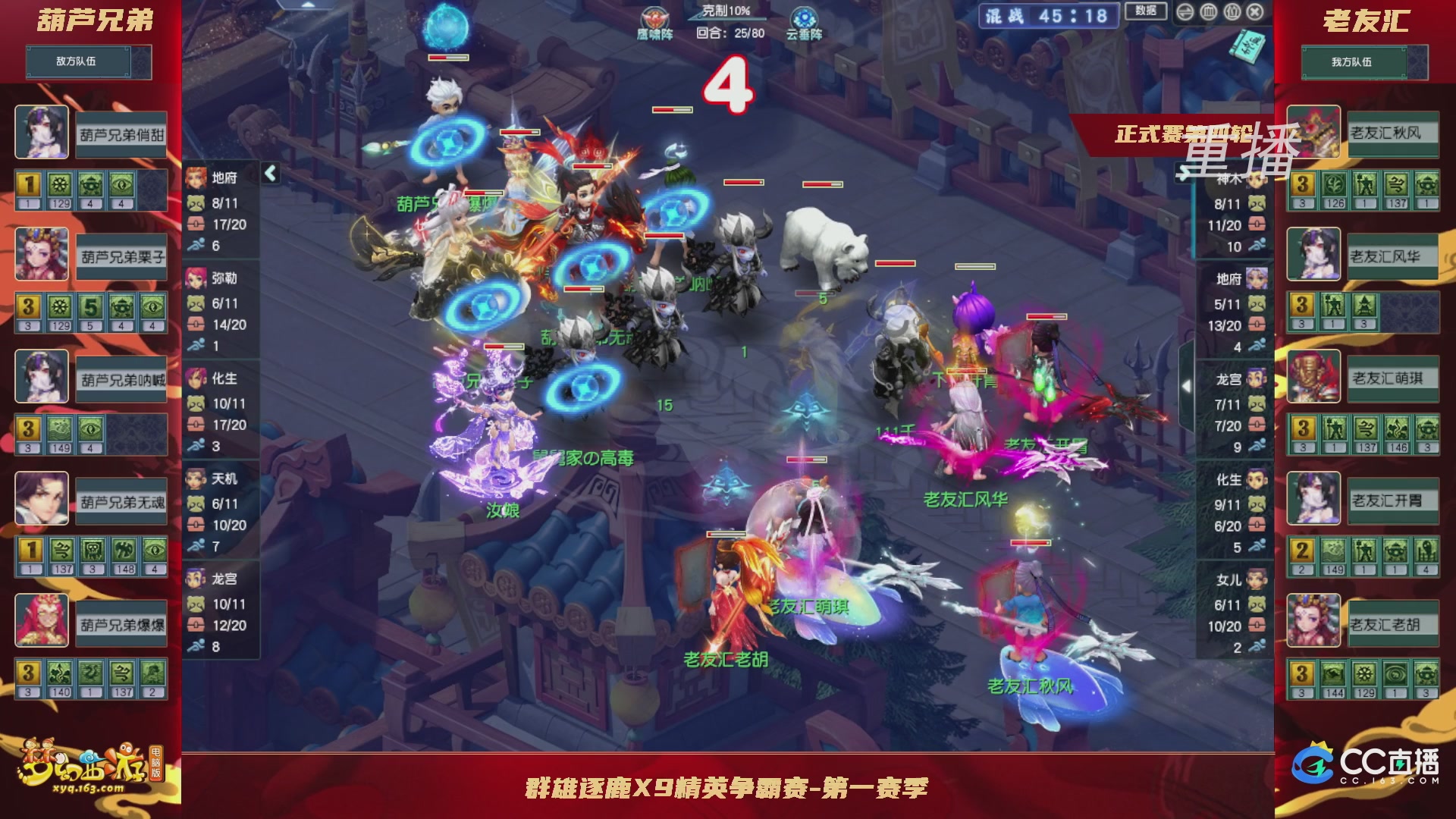
Task: Click the 女儿 character icon
Action: [x=1255, y=578]
